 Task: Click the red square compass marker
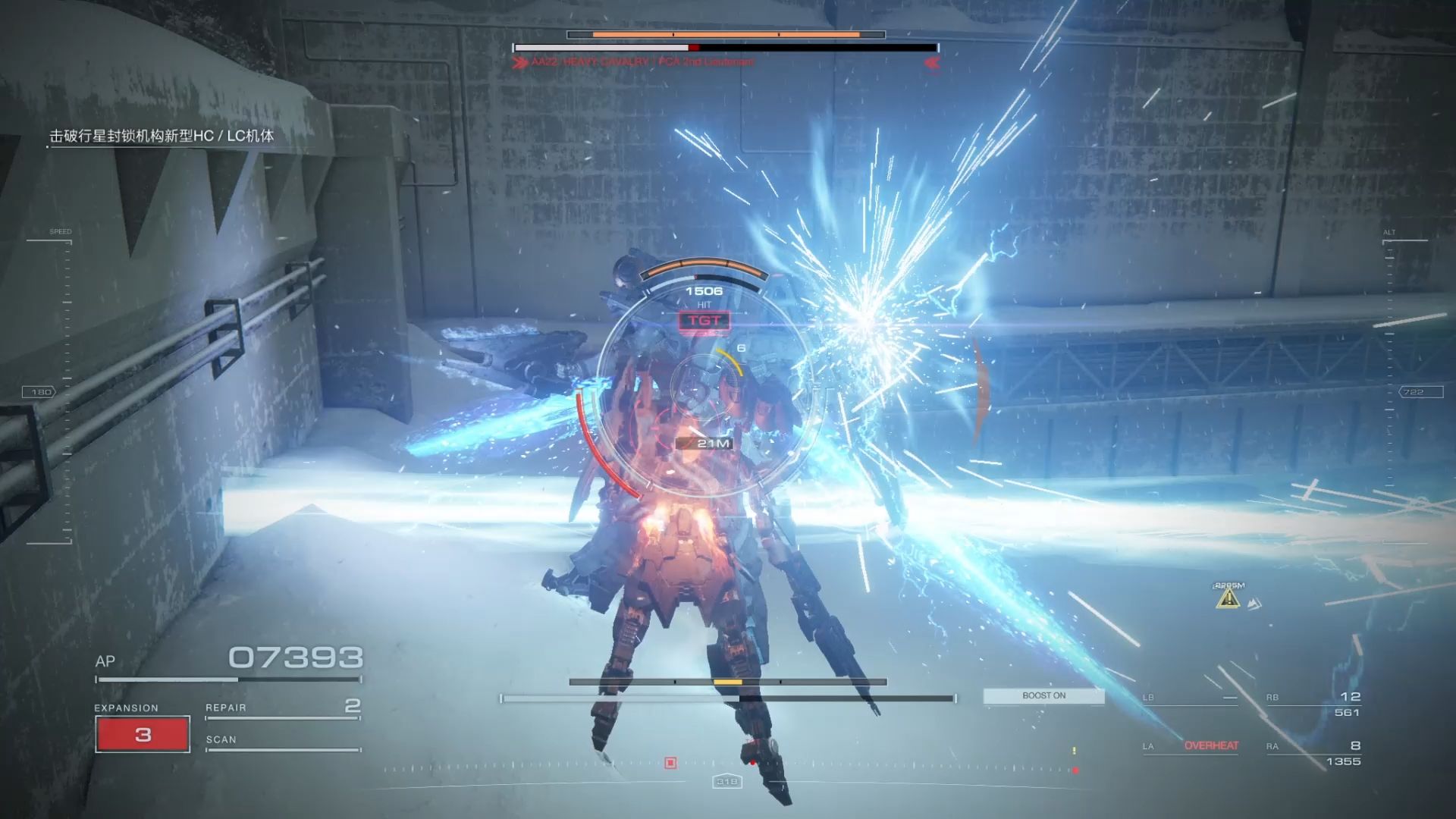tap(670, 763)
